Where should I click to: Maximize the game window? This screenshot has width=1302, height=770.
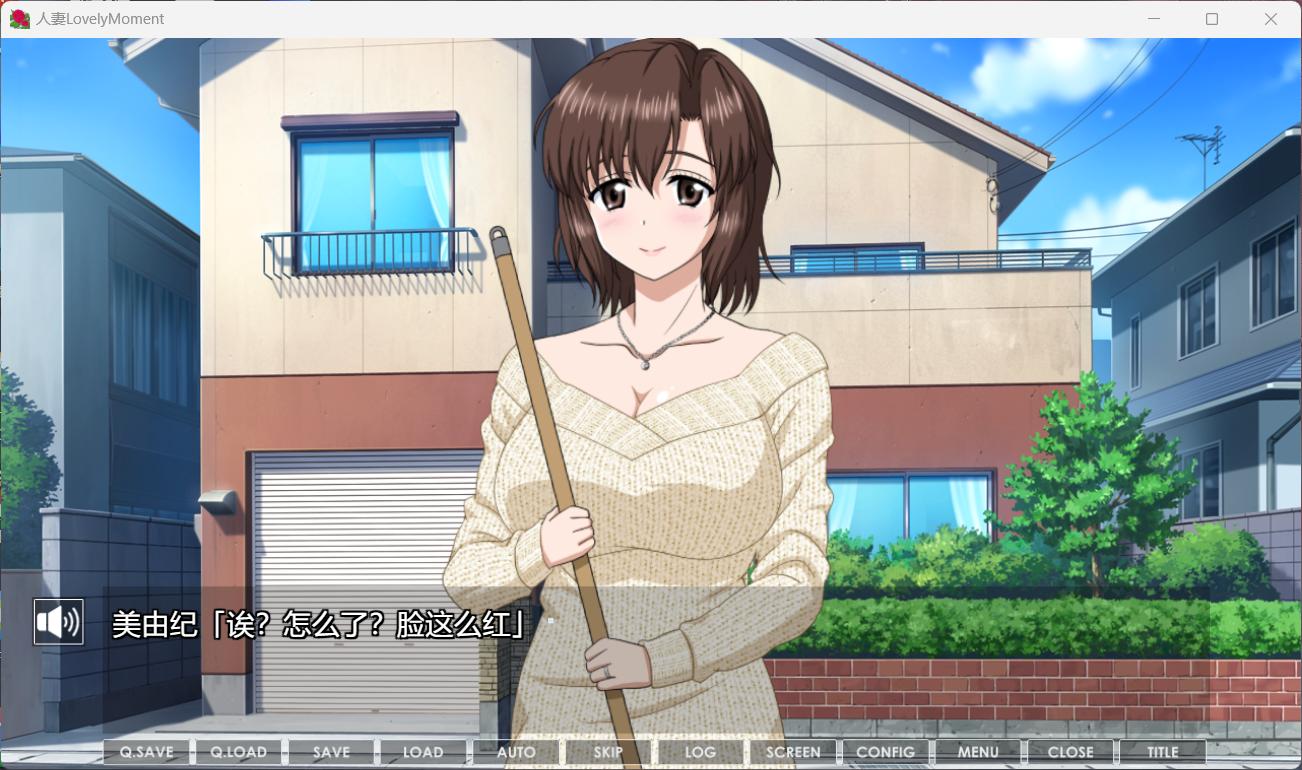click(1212, 19)
